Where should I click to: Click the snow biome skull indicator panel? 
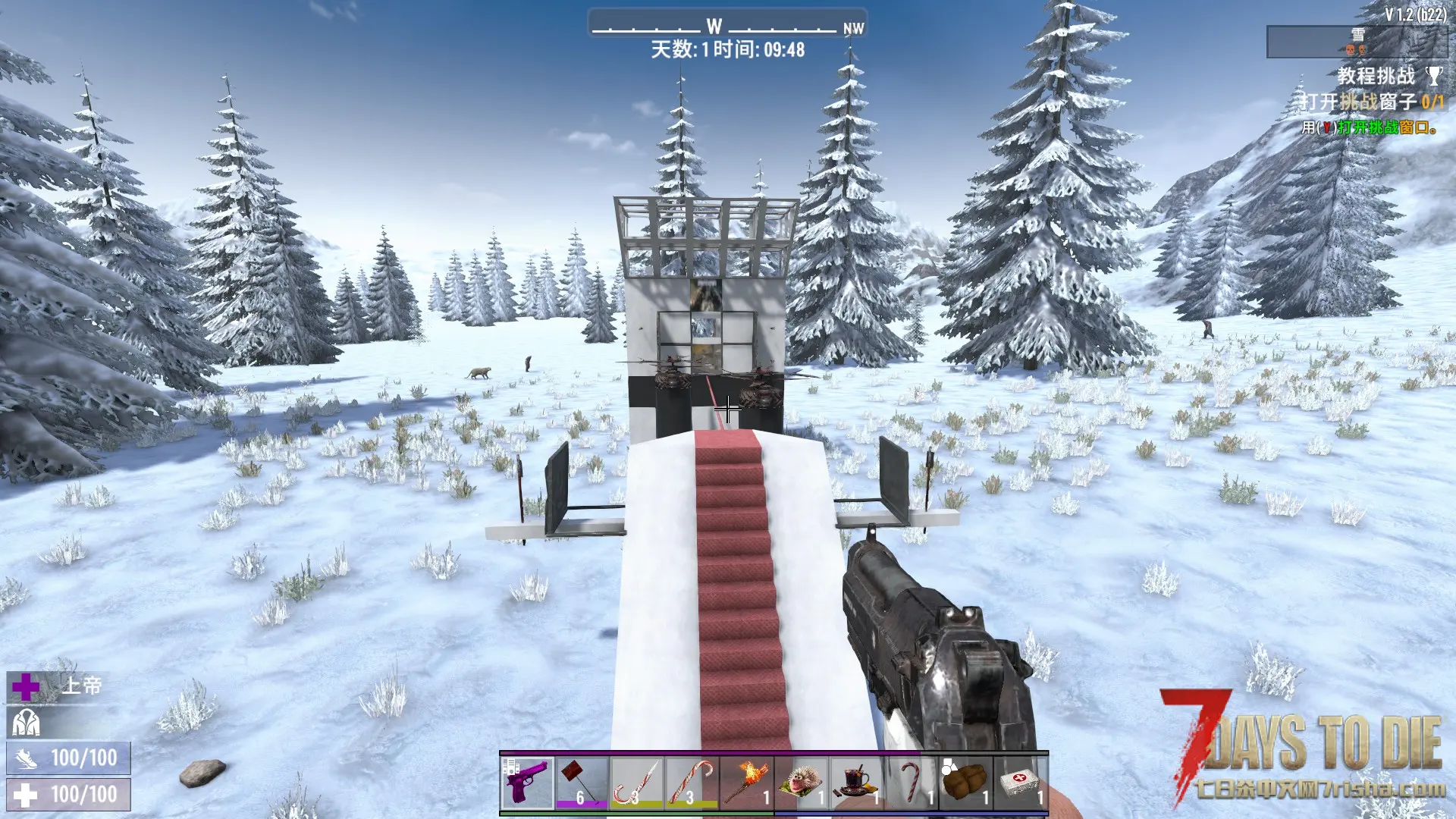(1356, 42)
